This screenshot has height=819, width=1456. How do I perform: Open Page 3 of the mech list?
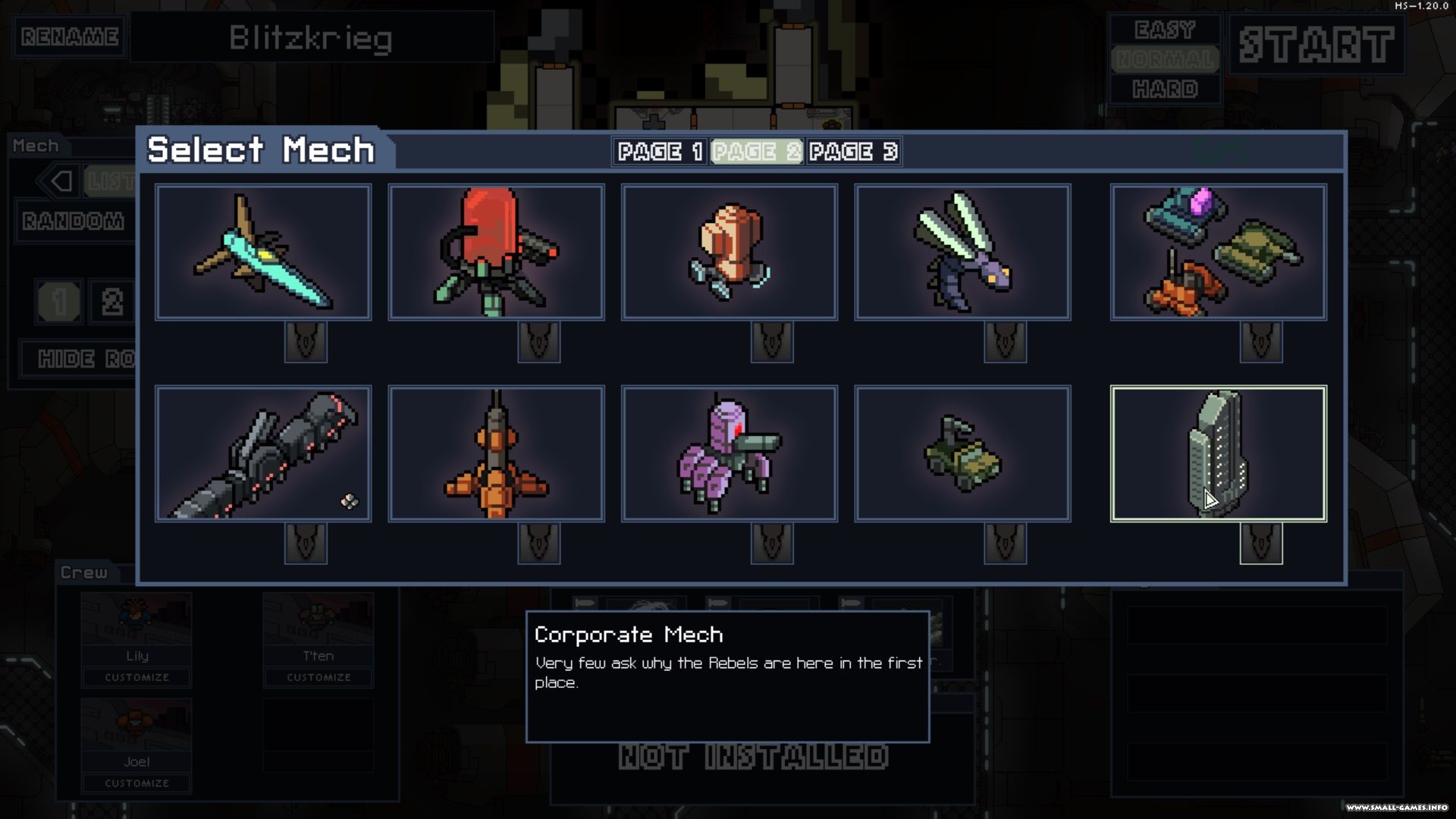coord(853,152)
